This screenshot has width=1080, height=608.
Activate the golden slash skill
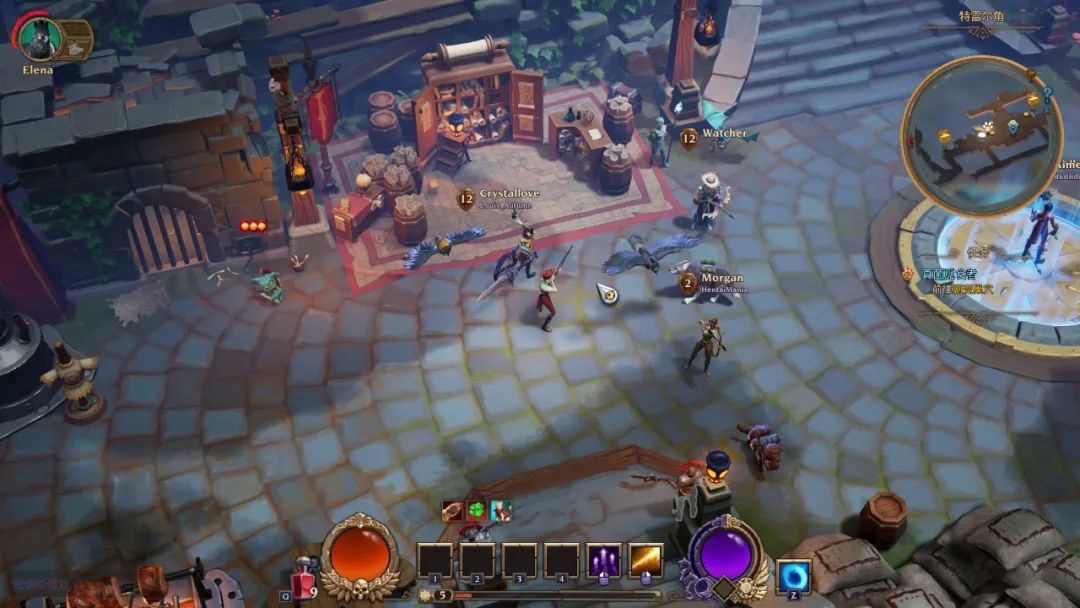pyautogui.click(x=646, y=560)
